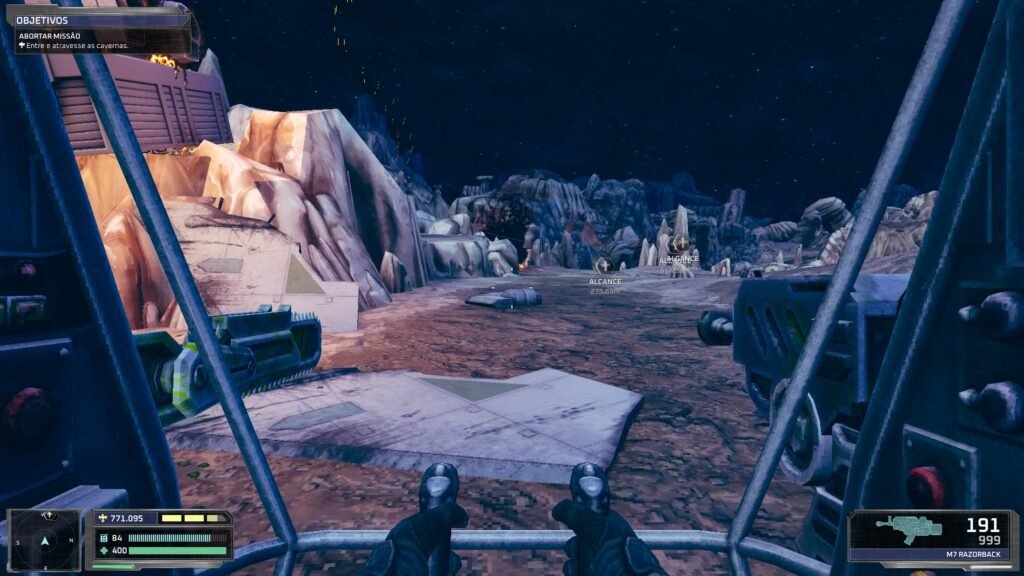Click the compass minimap

[x=44, y=541]
